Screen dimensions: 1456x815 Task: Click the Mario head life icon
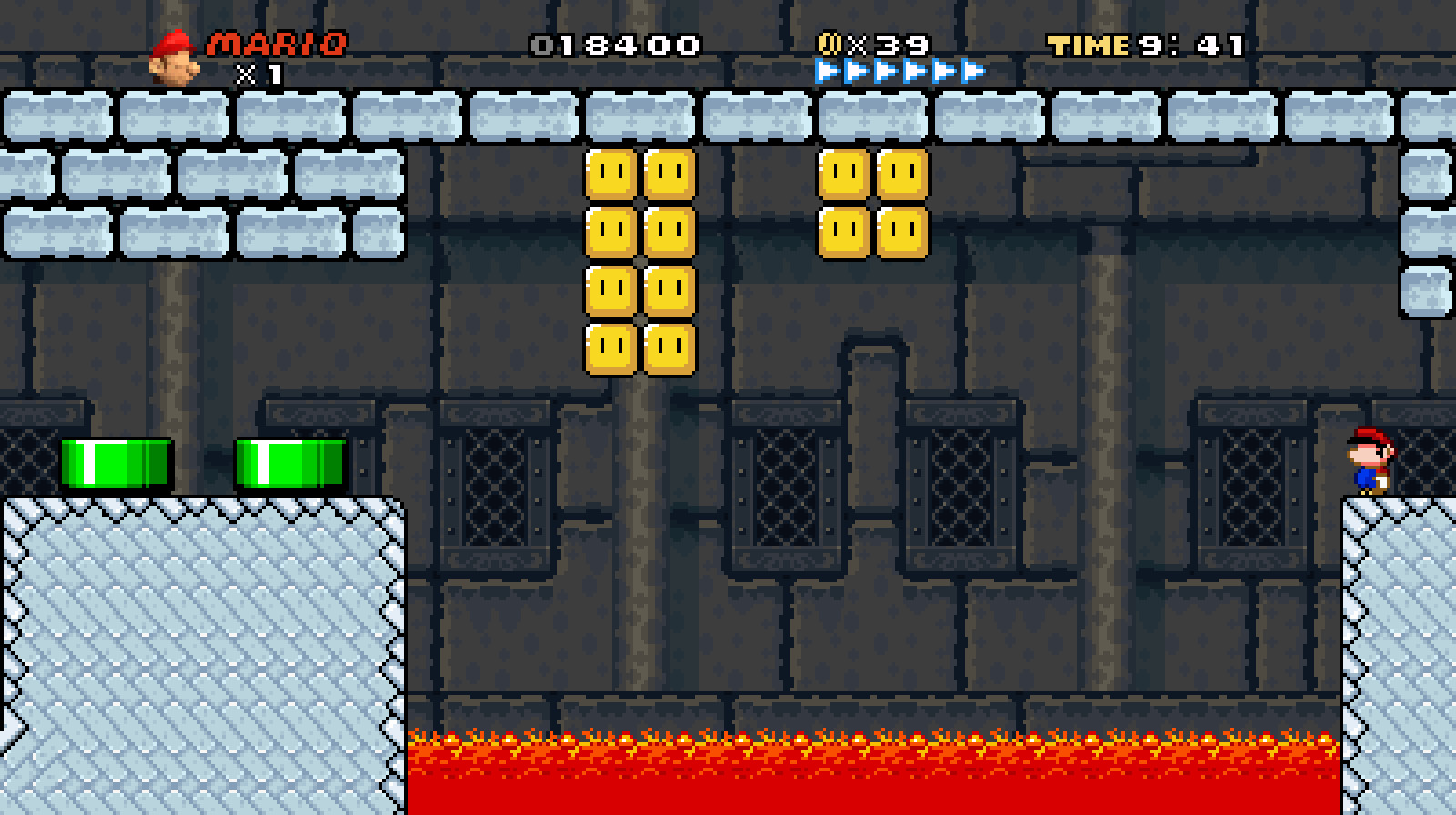click(x=175, y=55)
